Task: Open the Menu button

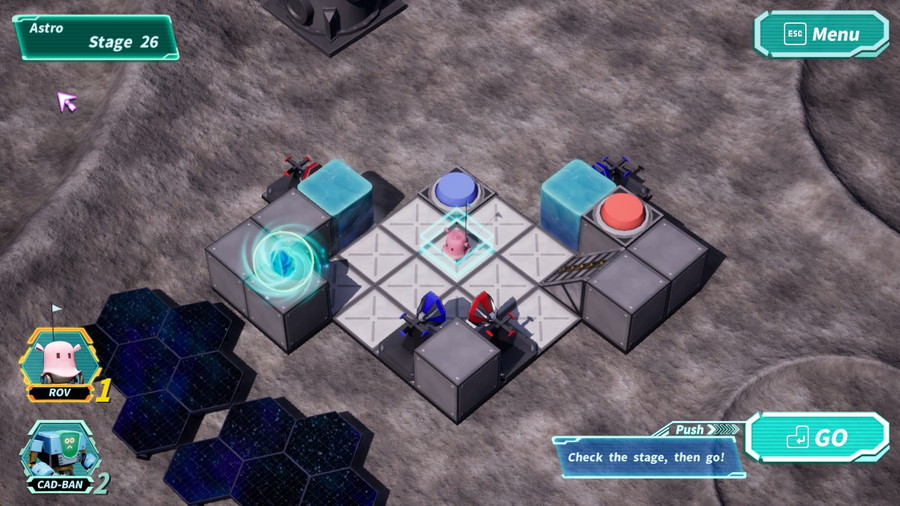Action: point(821,34)
